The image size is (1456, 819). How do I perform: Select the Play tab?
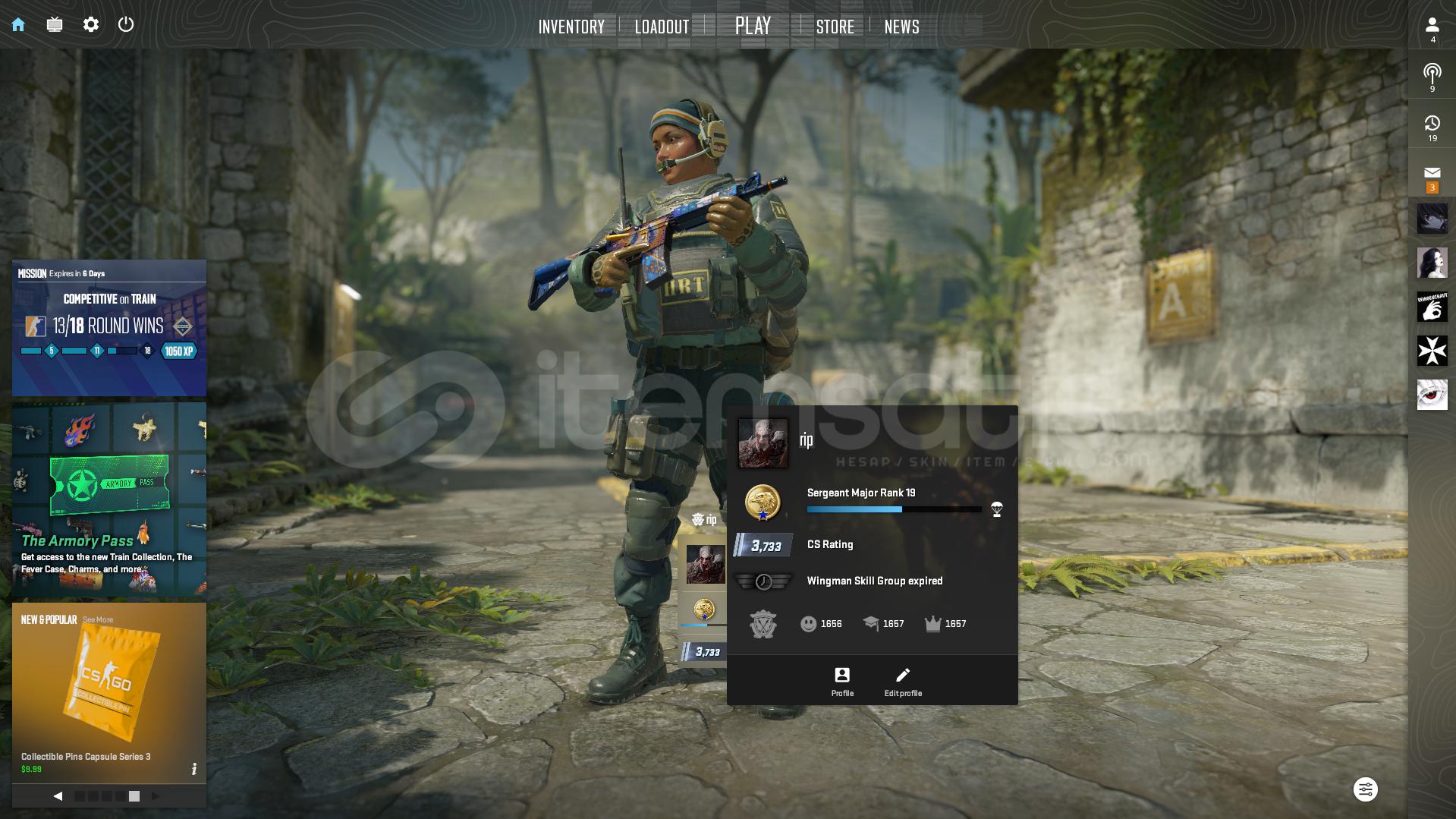coord(753,26)
